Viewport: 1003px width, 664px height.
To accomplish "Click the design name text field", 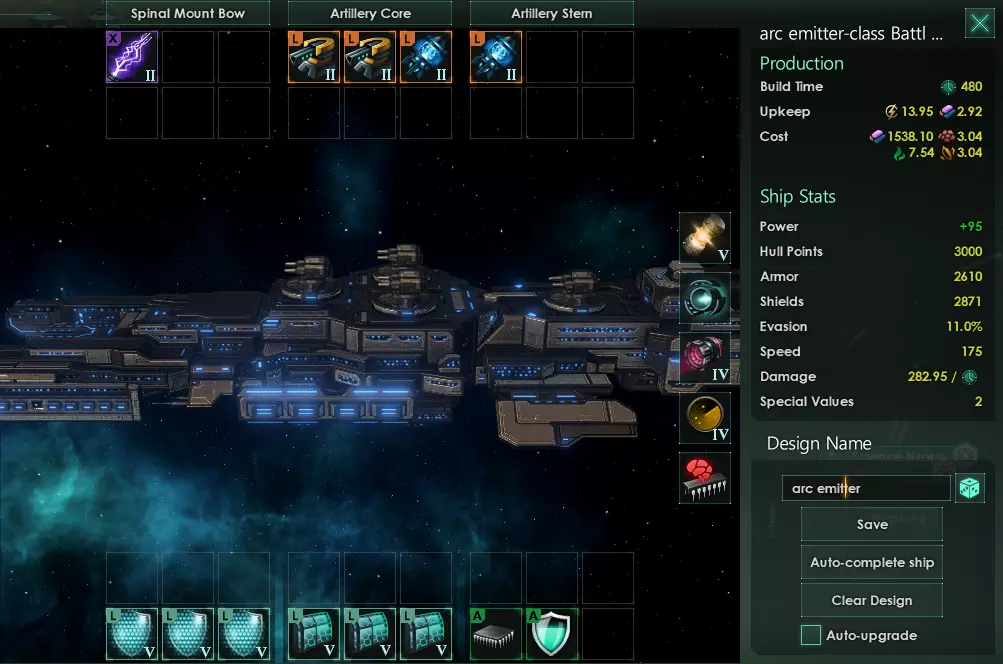I will click(866, 488).
